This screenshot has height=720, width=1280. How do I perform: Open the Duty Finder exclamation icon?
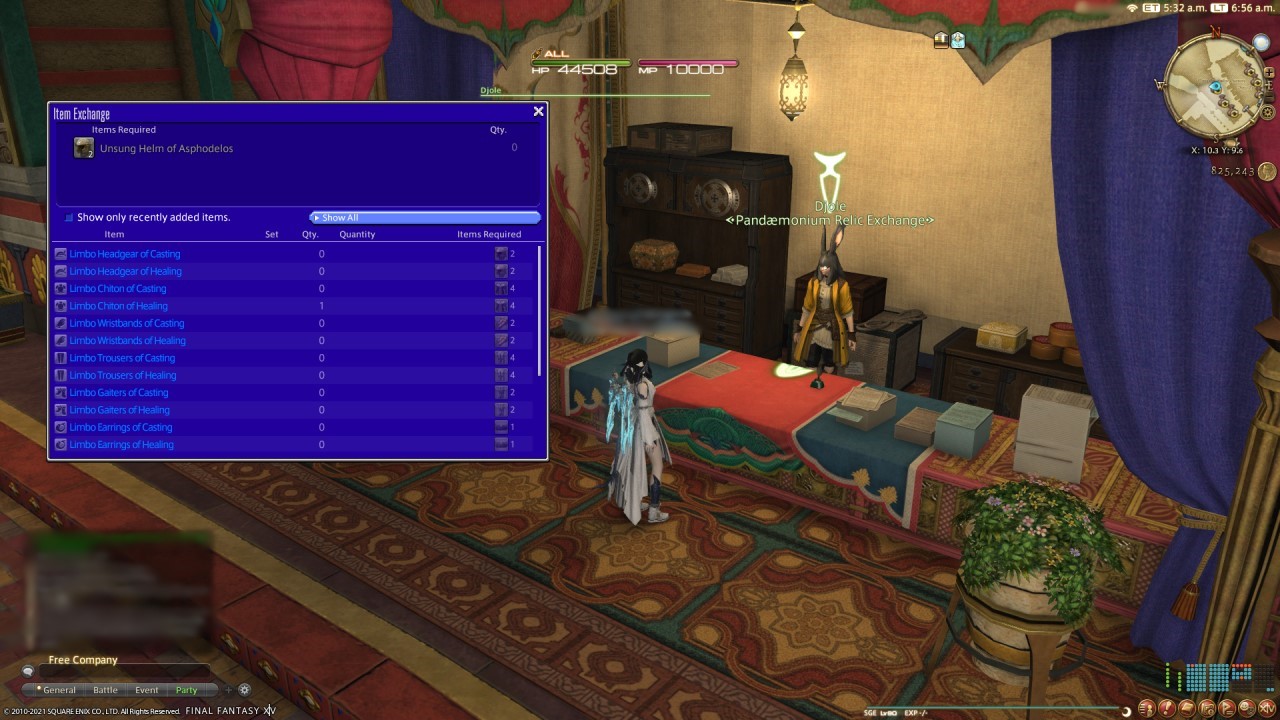[1166, 708]
